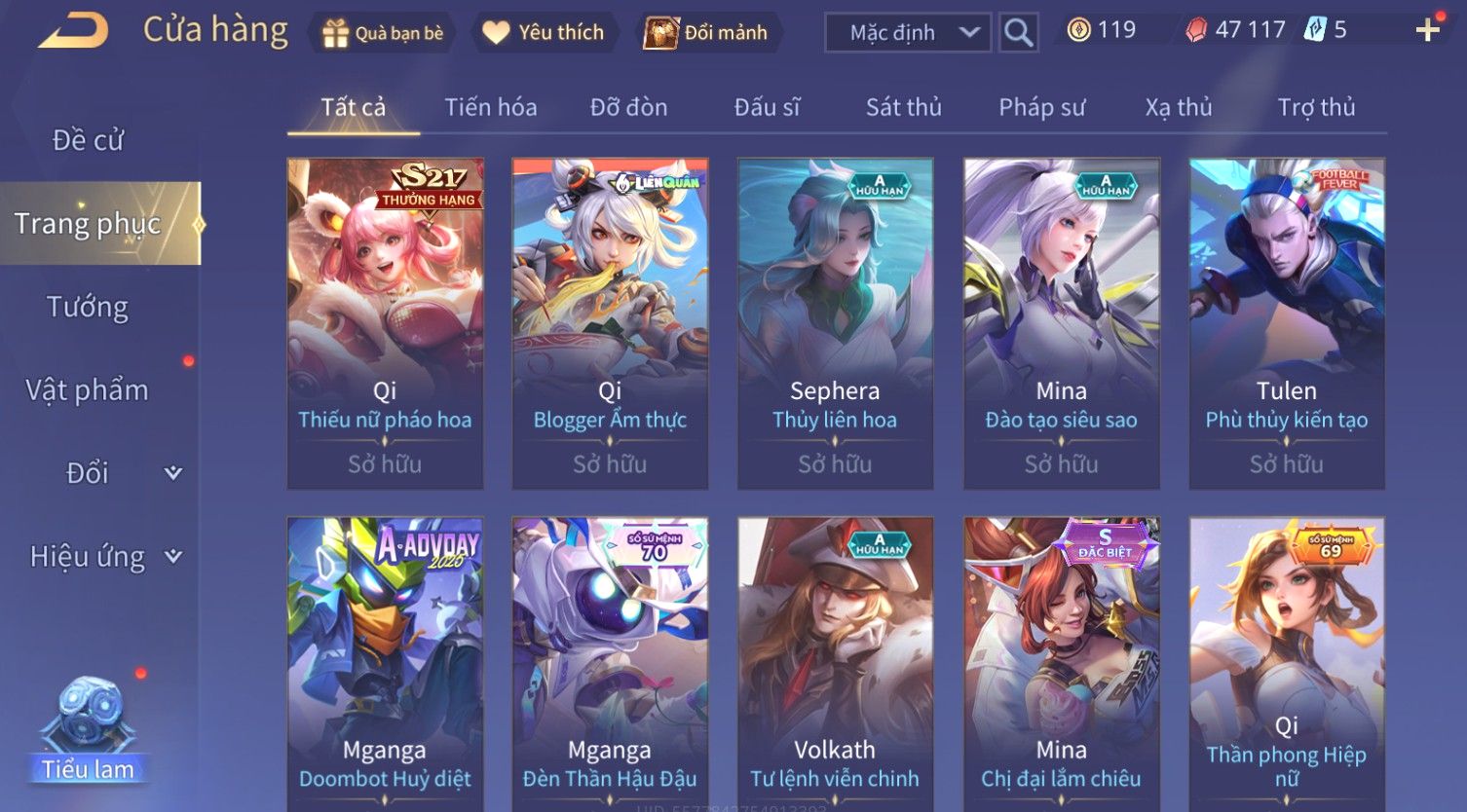Open Quà bạn bè gift section
Viewport: 1467px width, 812px height.
tap(383, 33)
